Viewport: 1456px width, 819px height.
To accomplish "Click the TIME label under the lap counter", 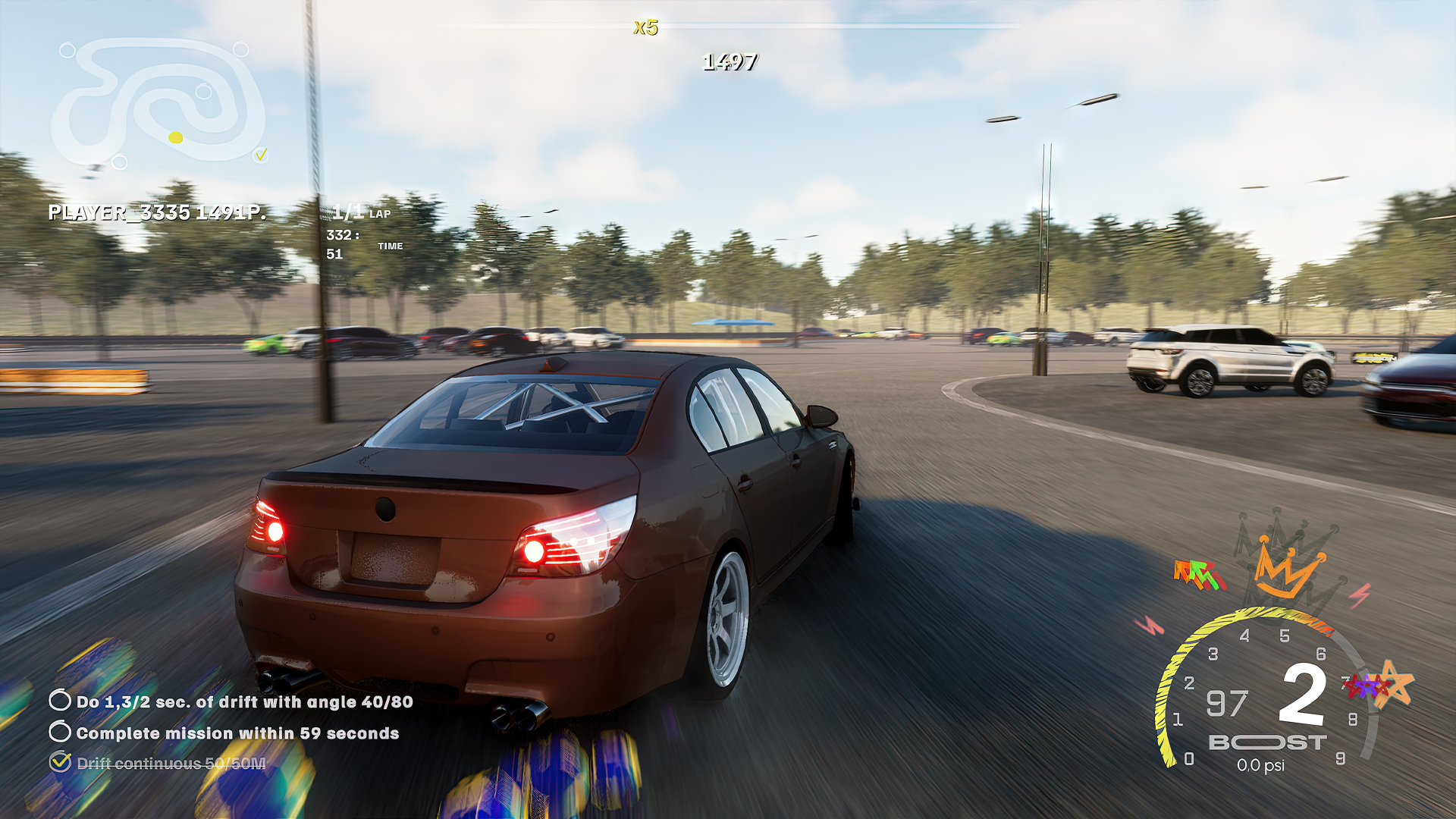I will point(391,246).
